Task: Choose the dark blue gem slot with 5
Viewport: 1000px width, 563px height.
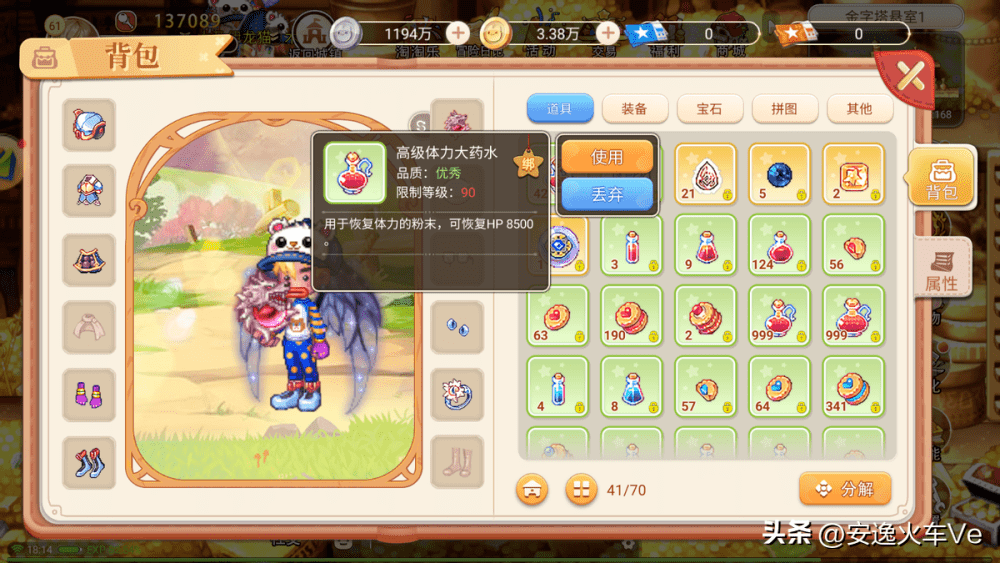Action: pyautogui.click(x=780, y=174)
